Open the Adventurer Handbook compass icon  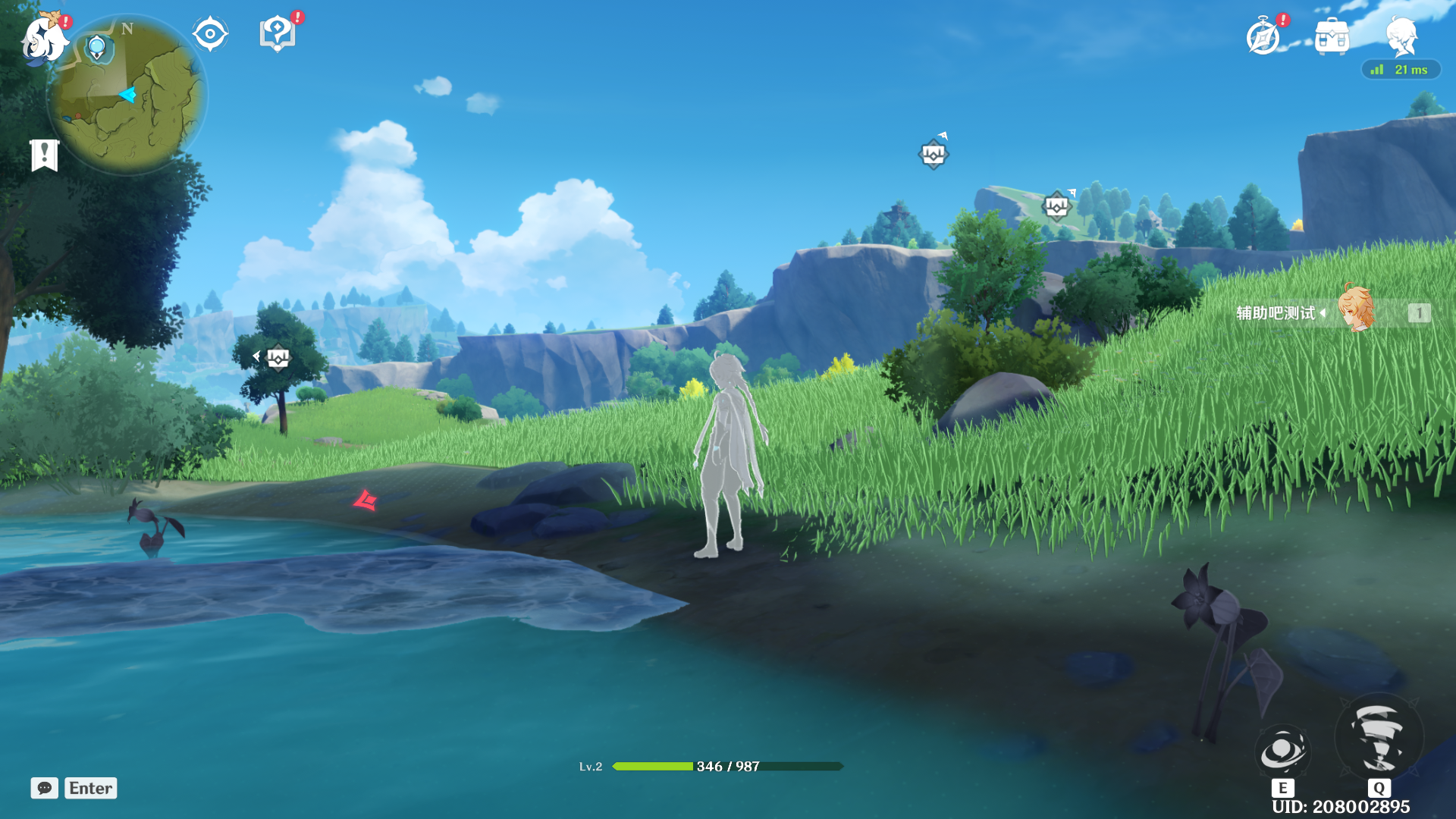pyautogui.click(x=1263, y=36)
